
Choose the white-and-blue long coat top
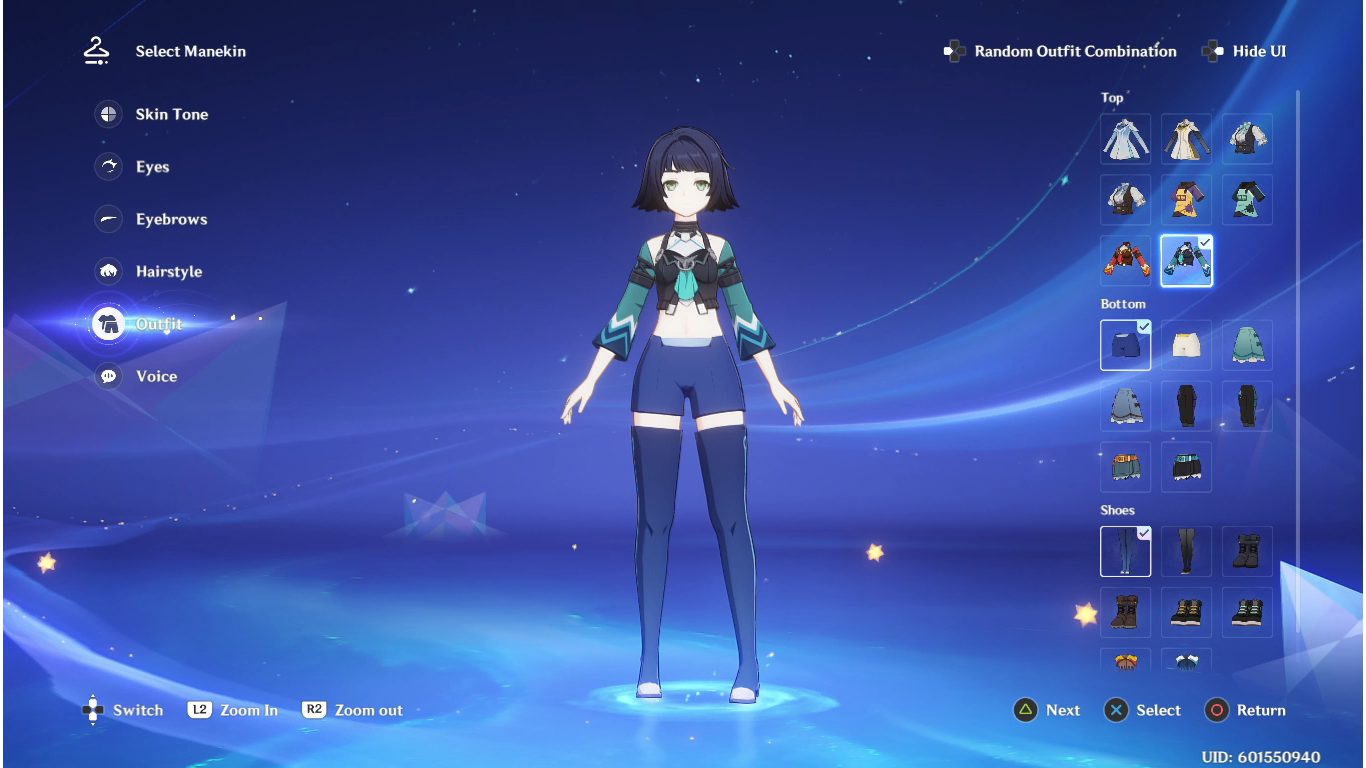click(x=1126, y=139)
